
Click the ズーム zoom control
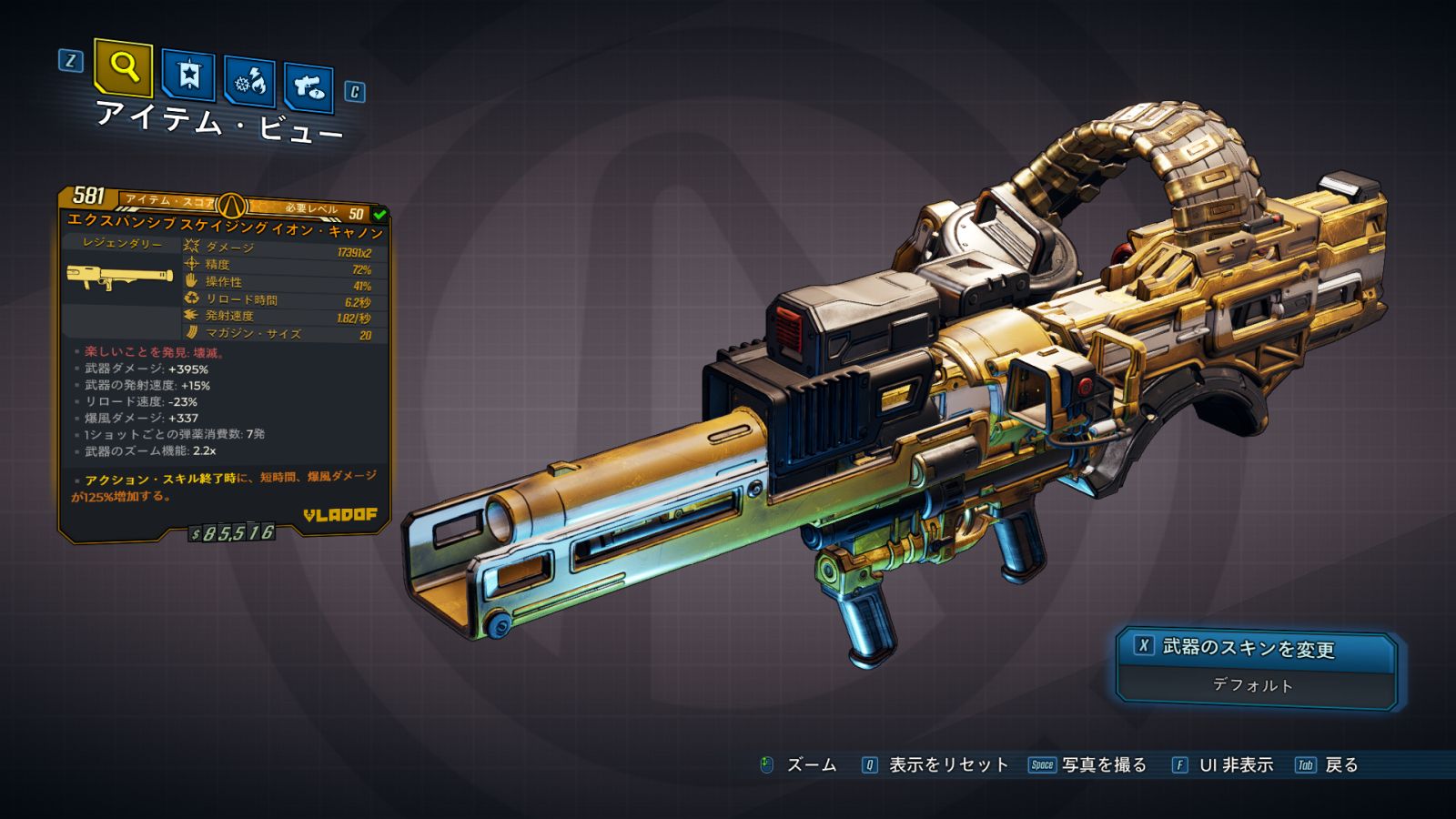pos(798,765)
